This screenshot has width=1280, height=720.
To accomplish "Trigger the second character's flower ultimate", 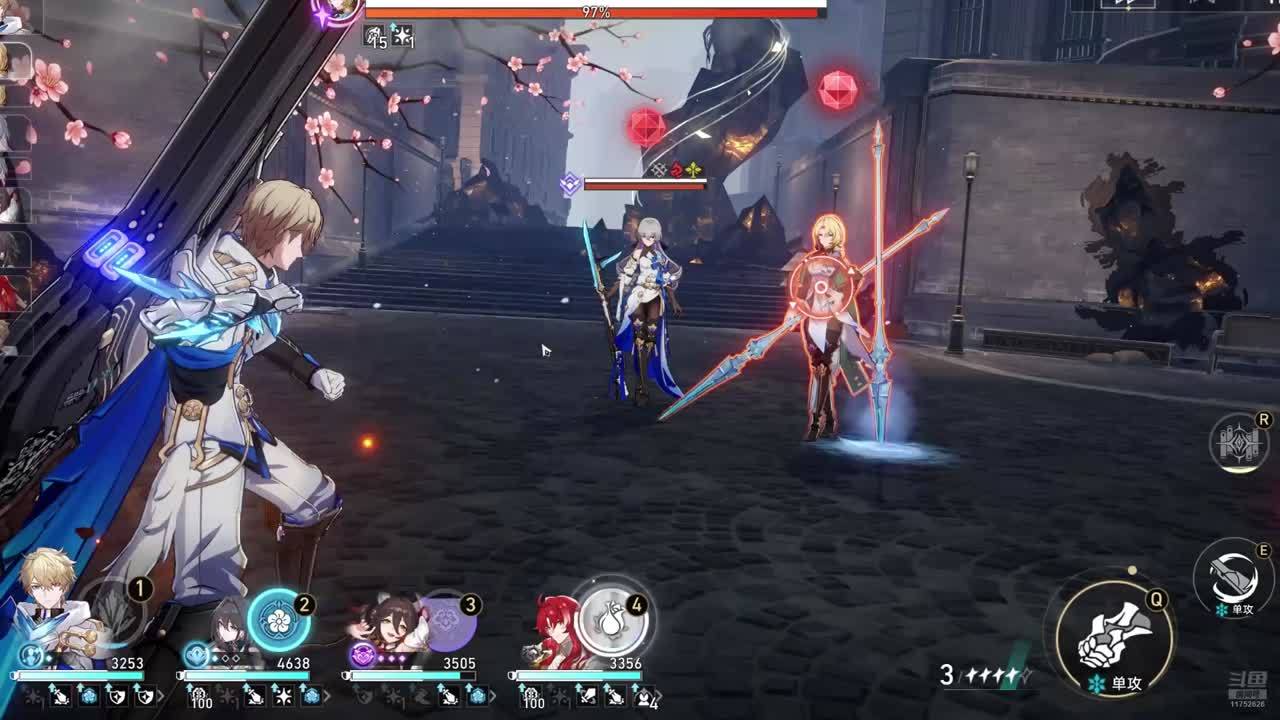I will (278, 620).
